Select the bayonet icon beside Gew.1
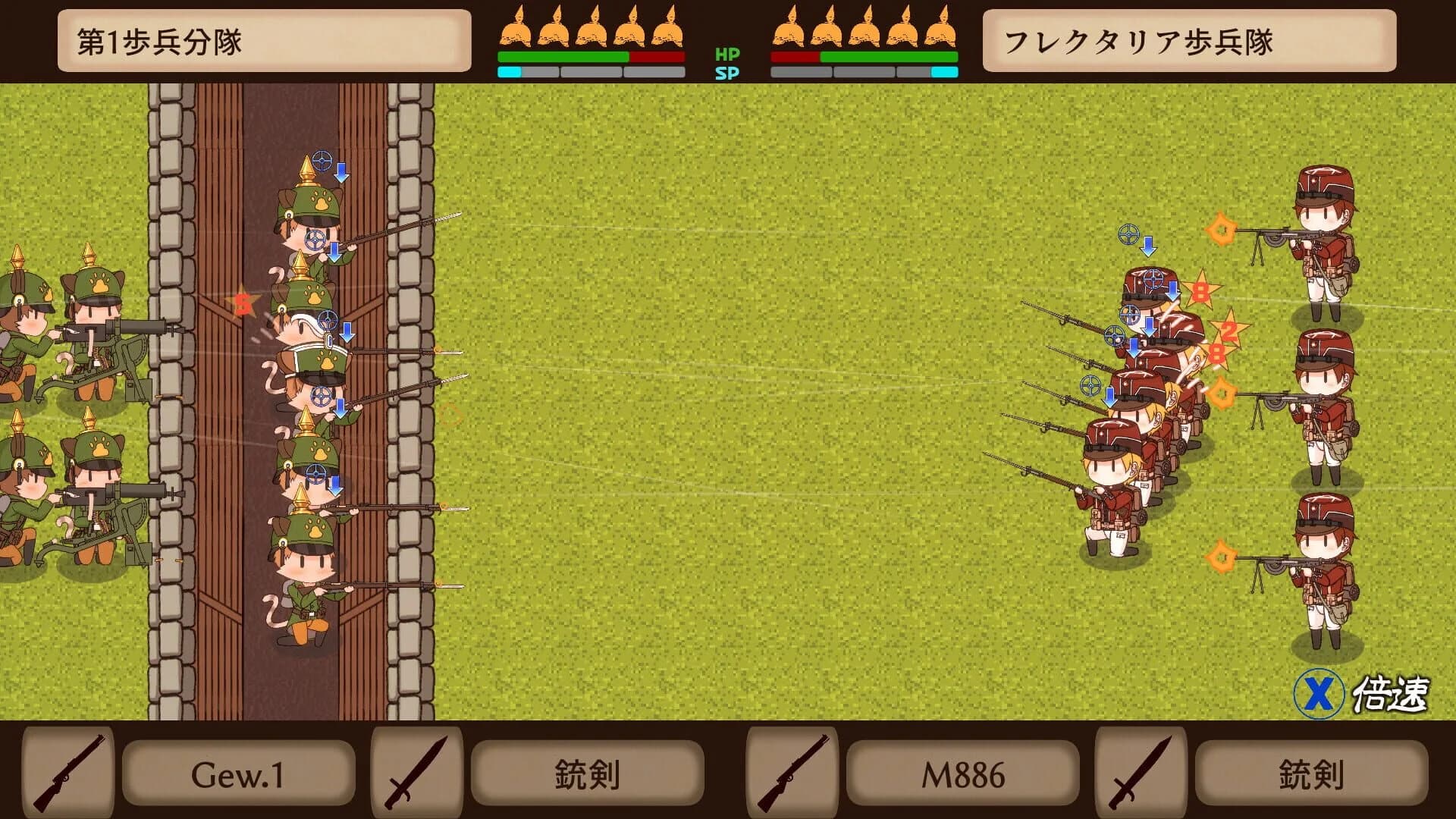Viewport: 1456px width, 819px height. (x=417, y=773)
